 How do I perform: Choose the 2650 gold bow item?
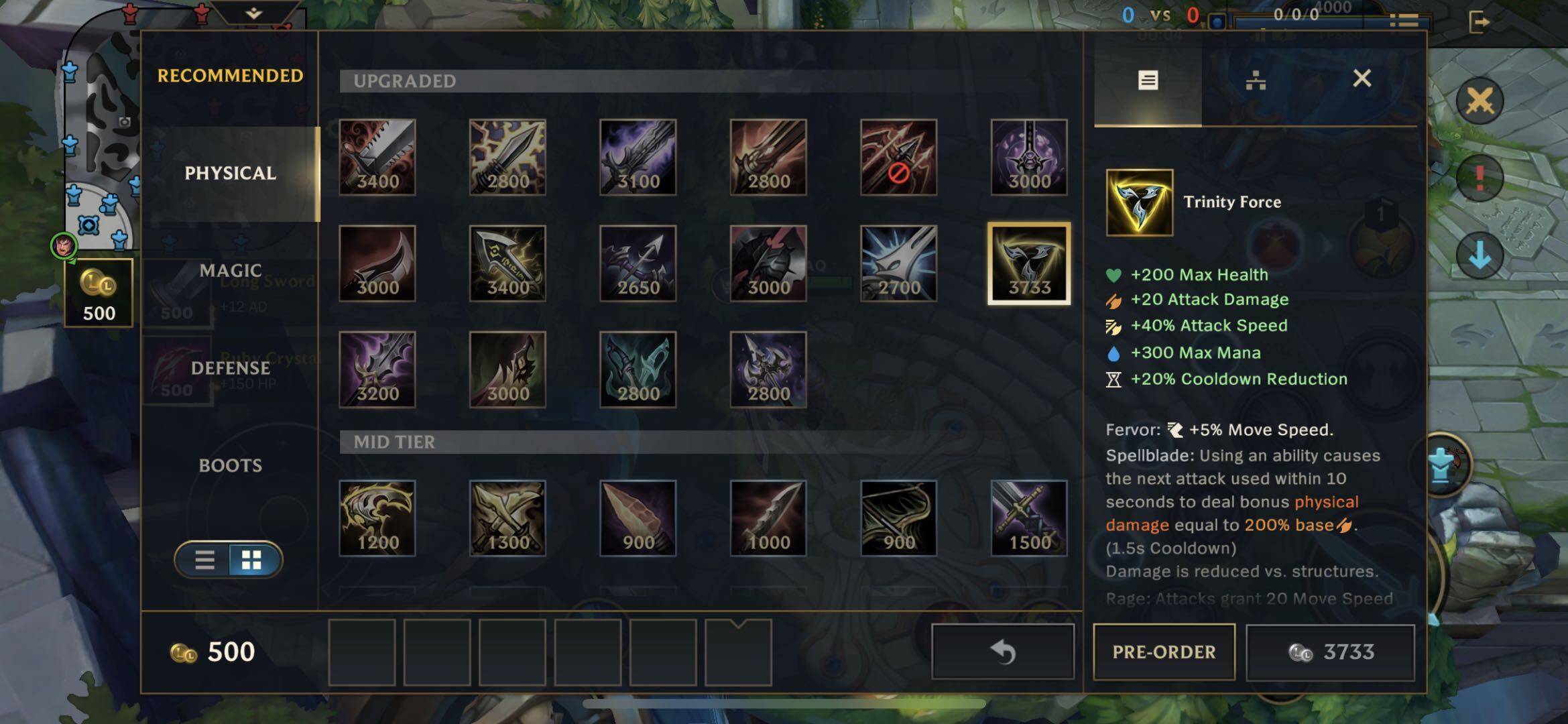[x=638, y=263]
